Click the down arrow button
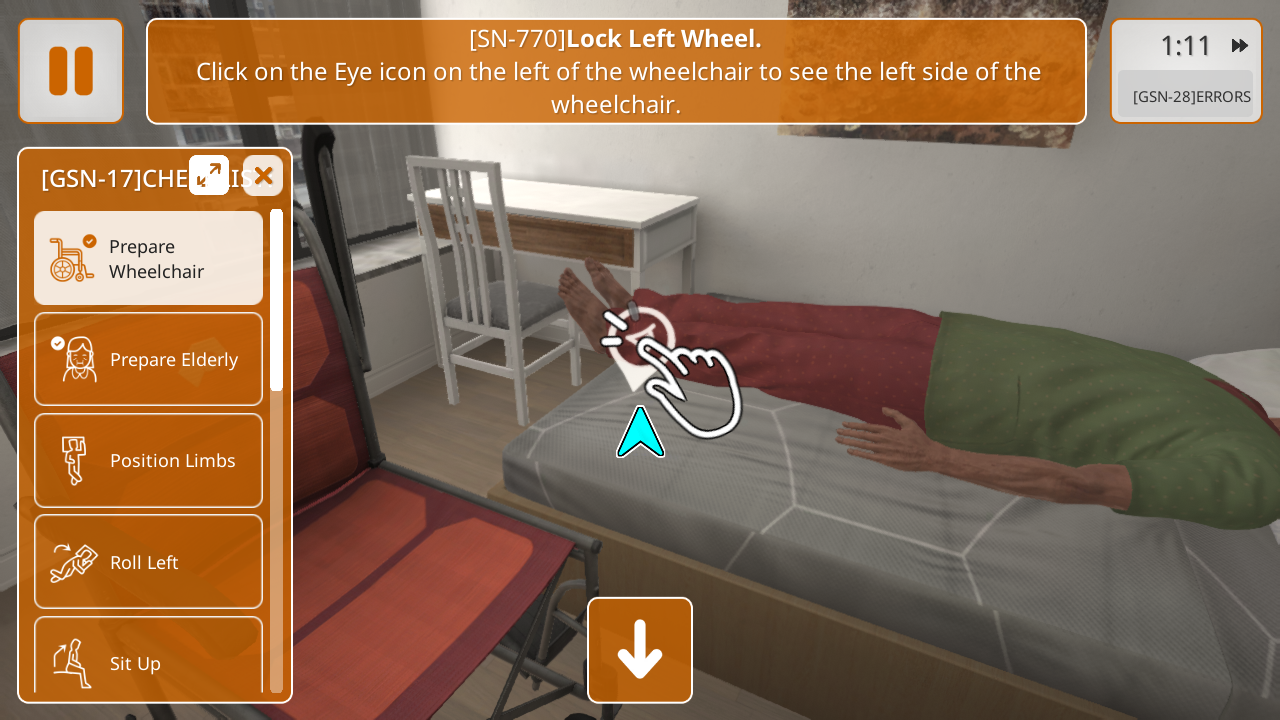The height and width of the screenshot is (720, 1280). [x=640, y=650]
